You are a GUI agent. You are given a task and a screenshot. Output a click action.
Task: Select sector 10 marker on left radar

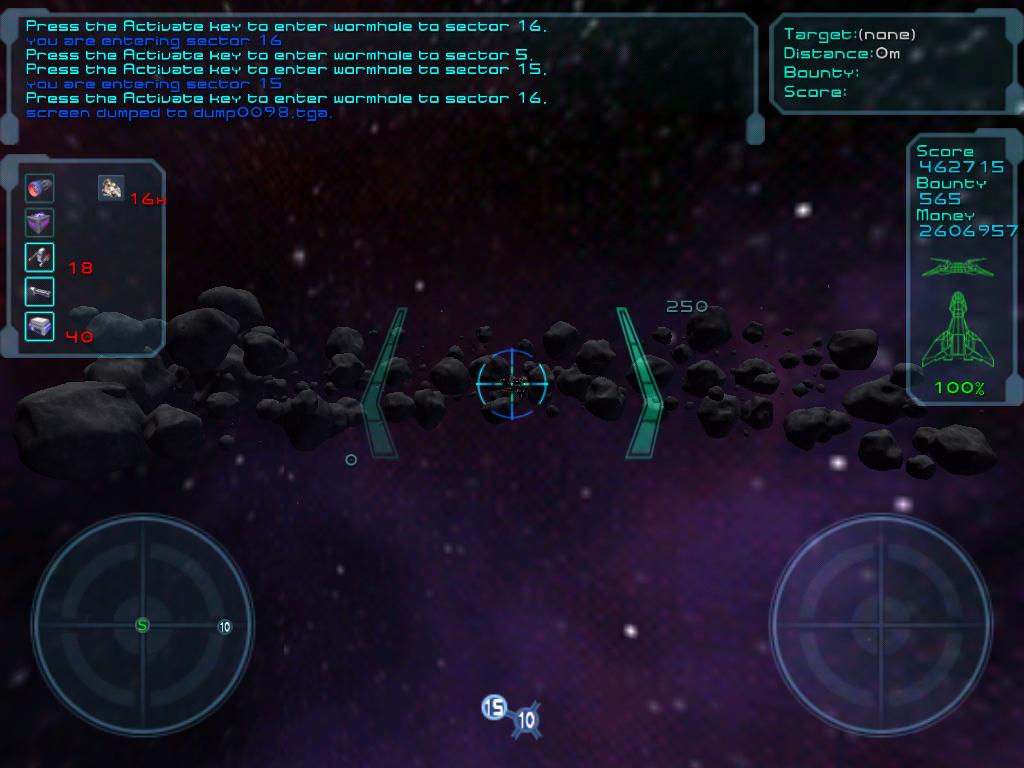(x=225, y=627)
